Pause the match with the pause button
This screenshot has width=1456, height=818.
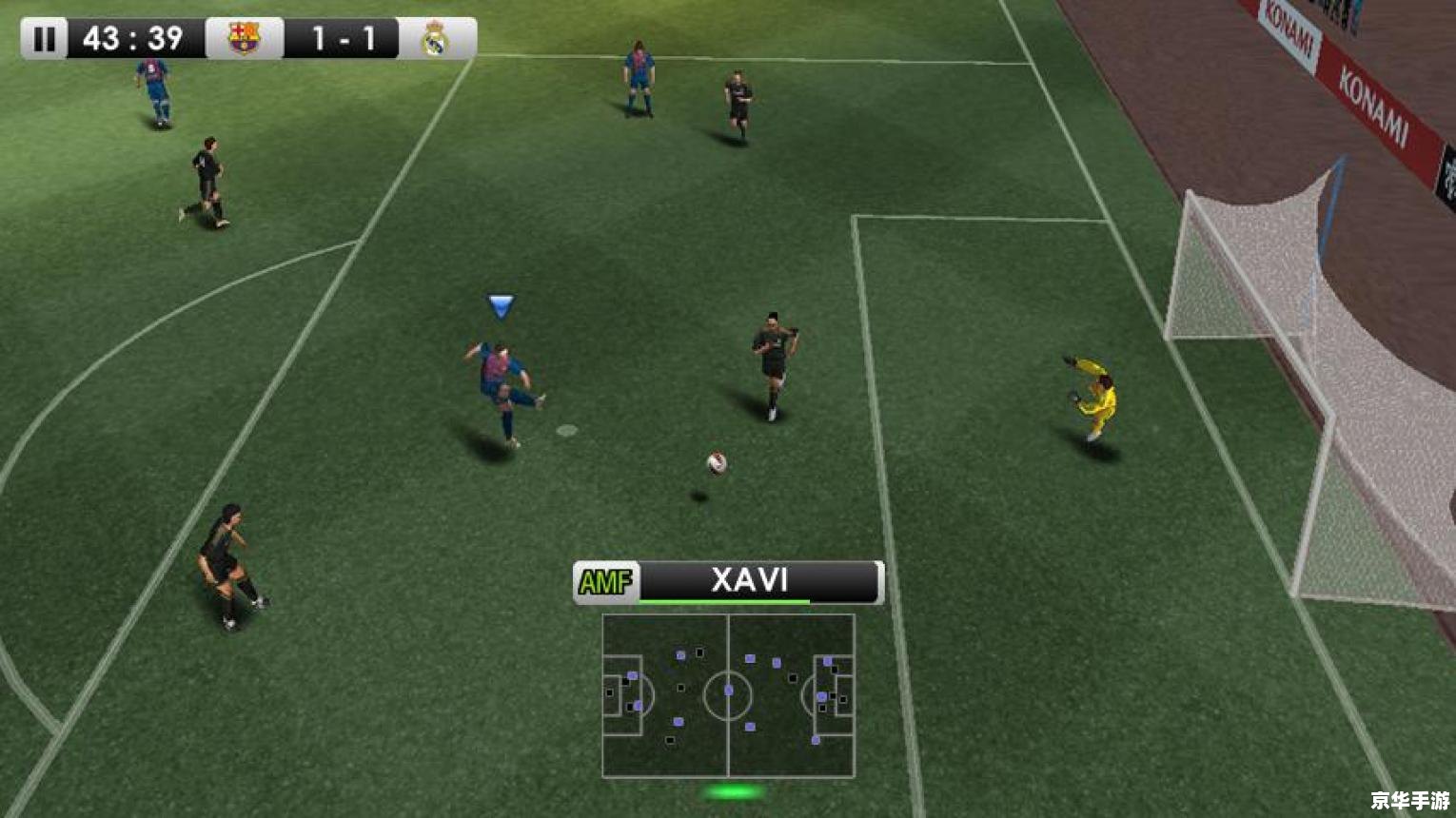click(44, 39)
